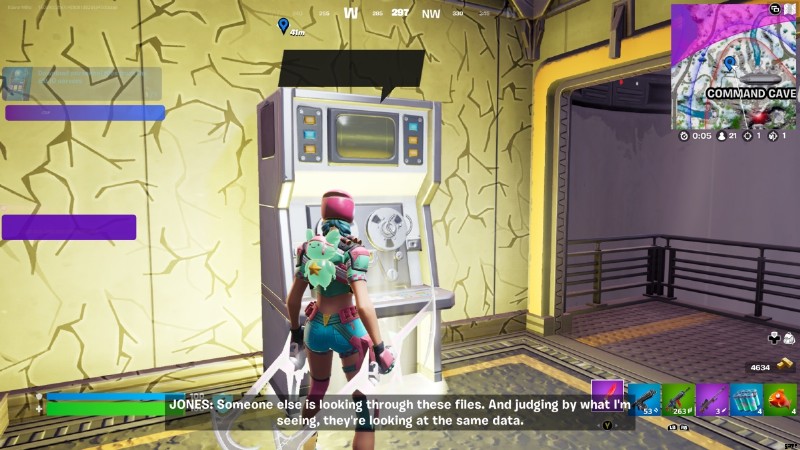Switch to the assault rifle with 263 ammo

677,400
